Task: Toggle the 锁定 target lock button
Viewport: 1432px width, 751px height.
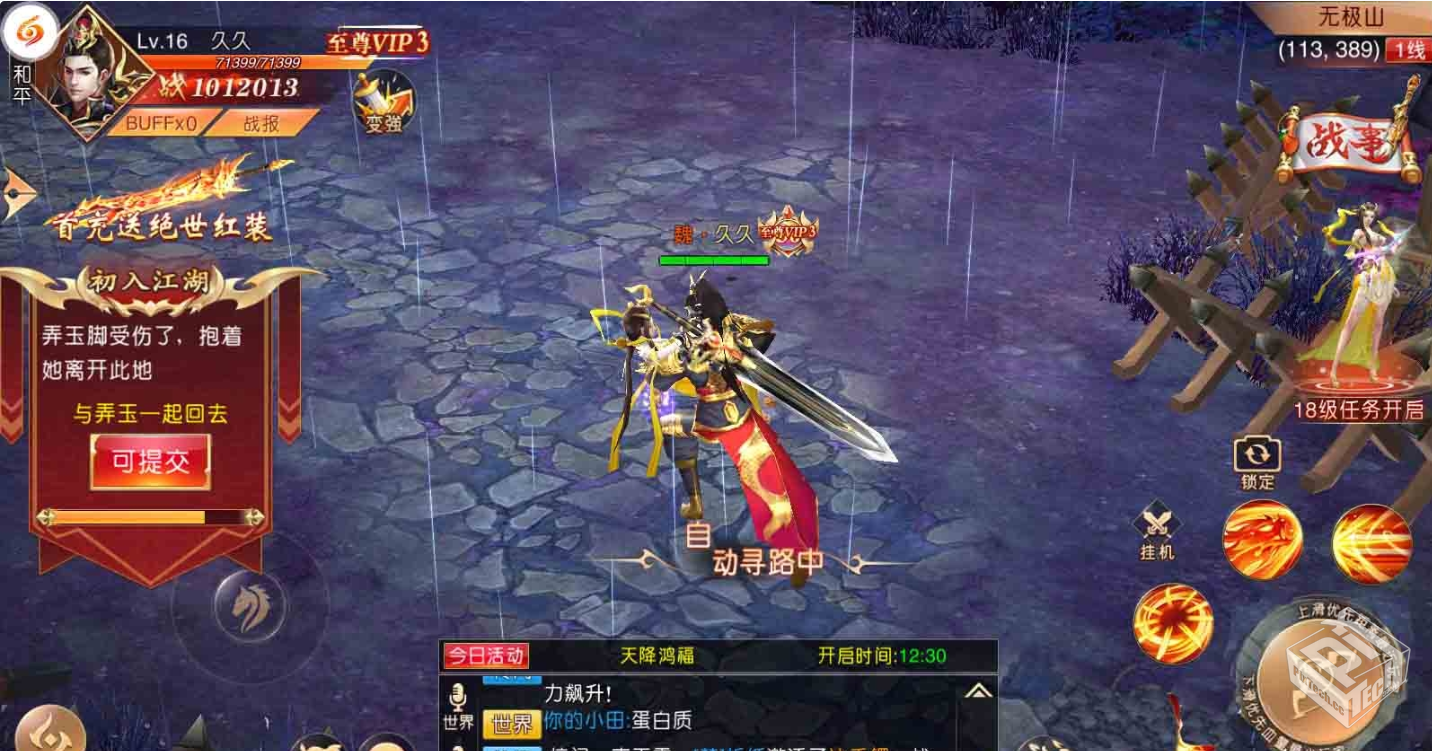Action: click(x=1257, y=462)
